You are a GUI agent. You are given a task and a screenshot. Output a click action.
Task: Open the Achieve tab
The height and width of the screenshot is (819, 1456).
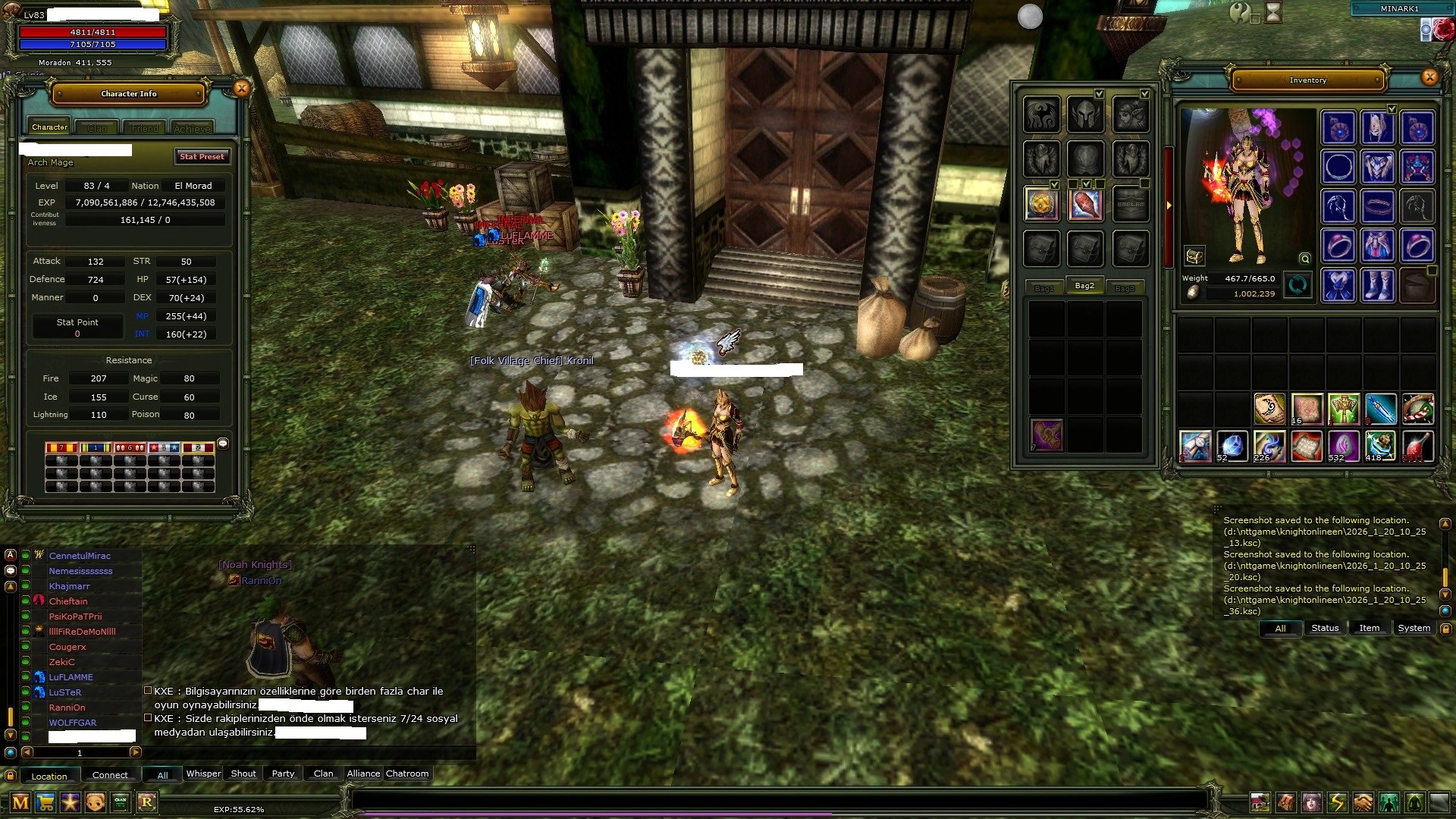(192, 128)
